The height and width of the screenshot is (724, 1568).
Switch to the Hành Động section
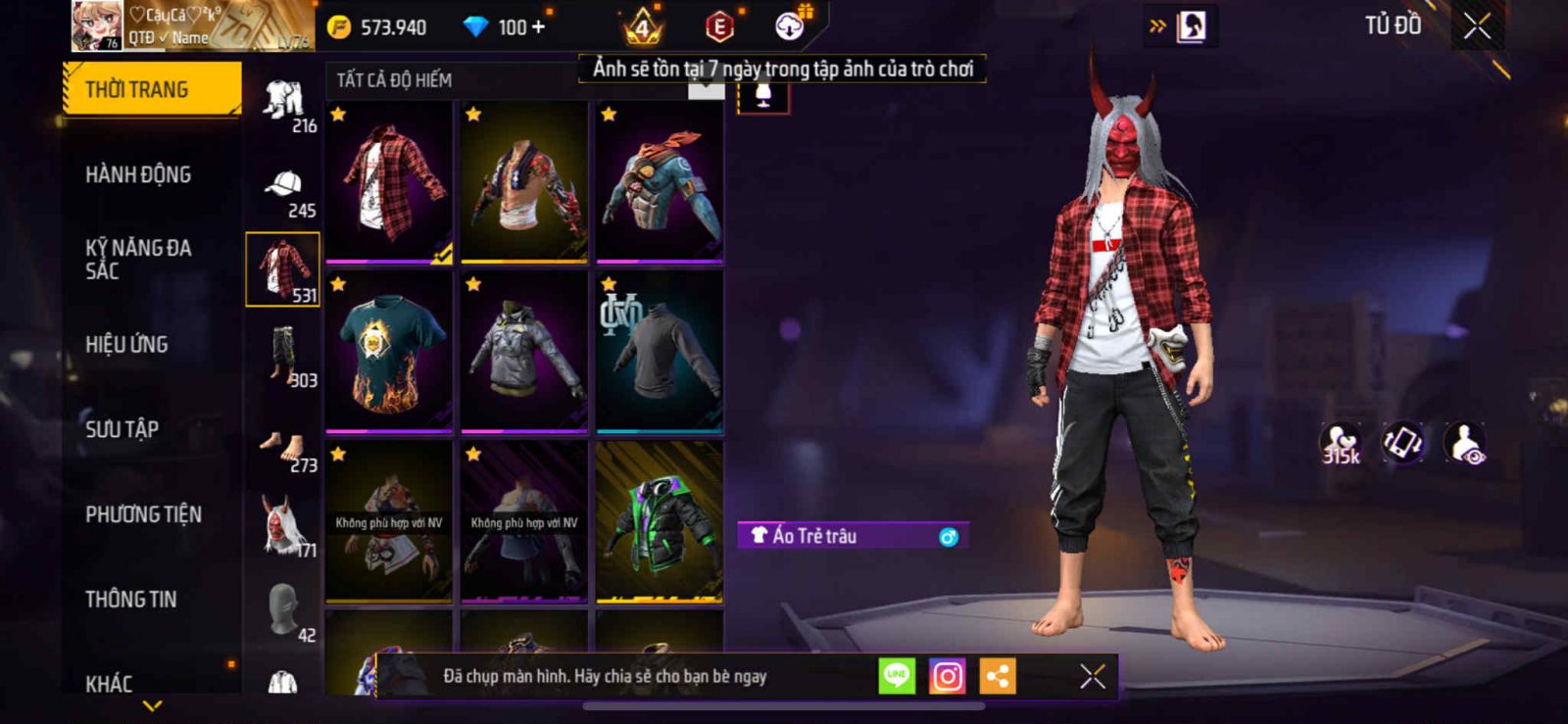(x=138, y=174)
